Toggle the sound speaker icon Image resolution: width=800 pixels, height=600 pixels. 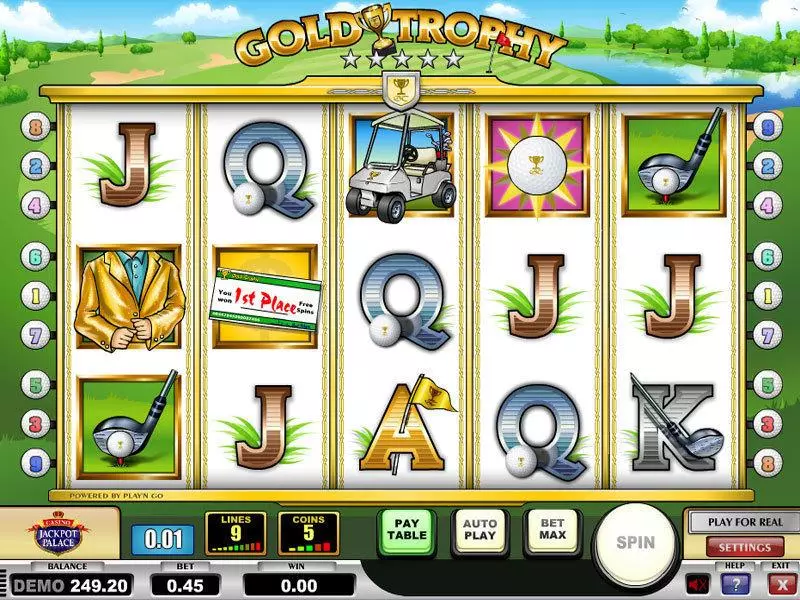coord(696,583)
